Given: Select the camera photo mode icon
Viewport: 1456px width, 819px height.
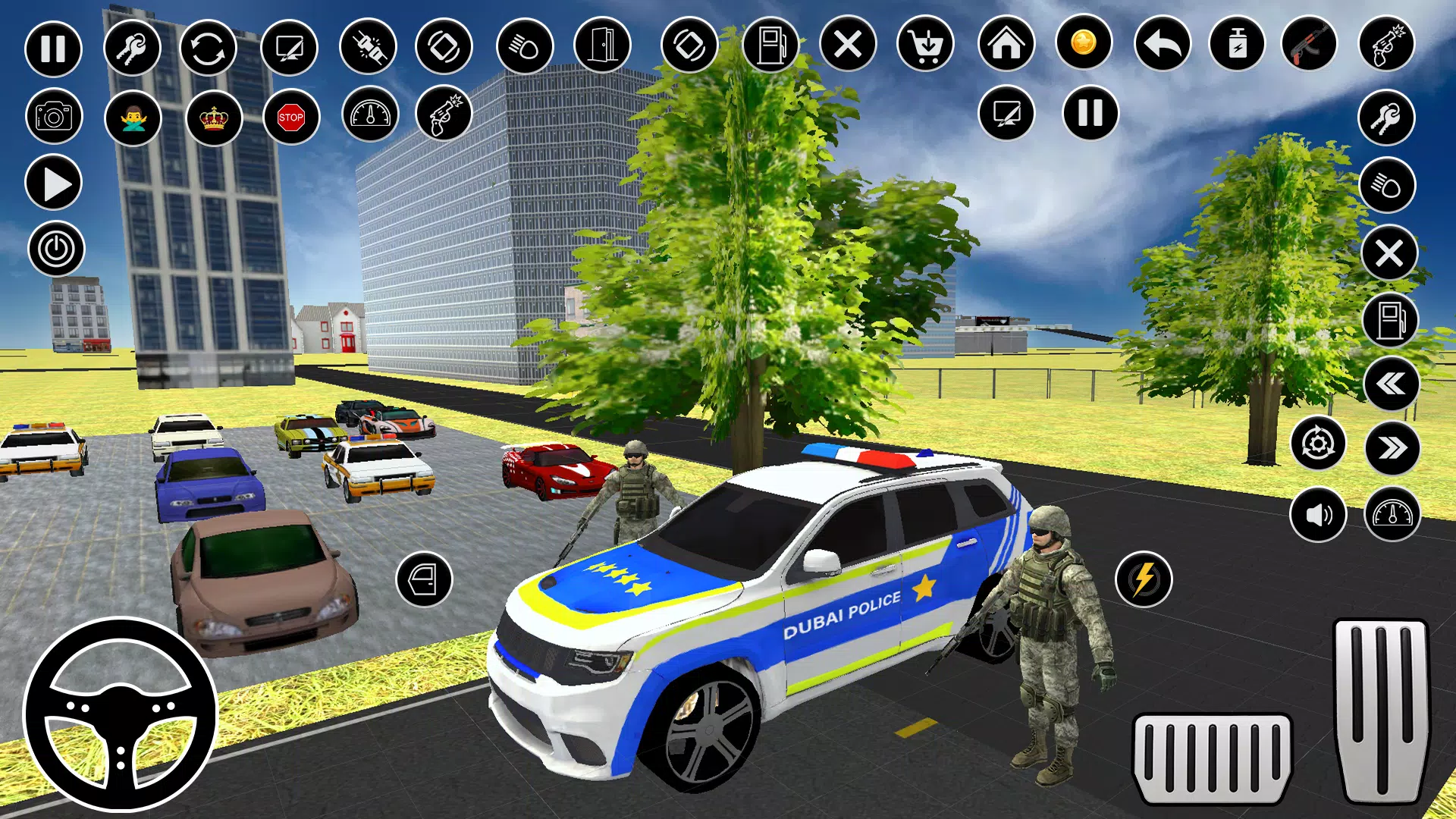Looking at the screenshot, I should click(53, 118).
